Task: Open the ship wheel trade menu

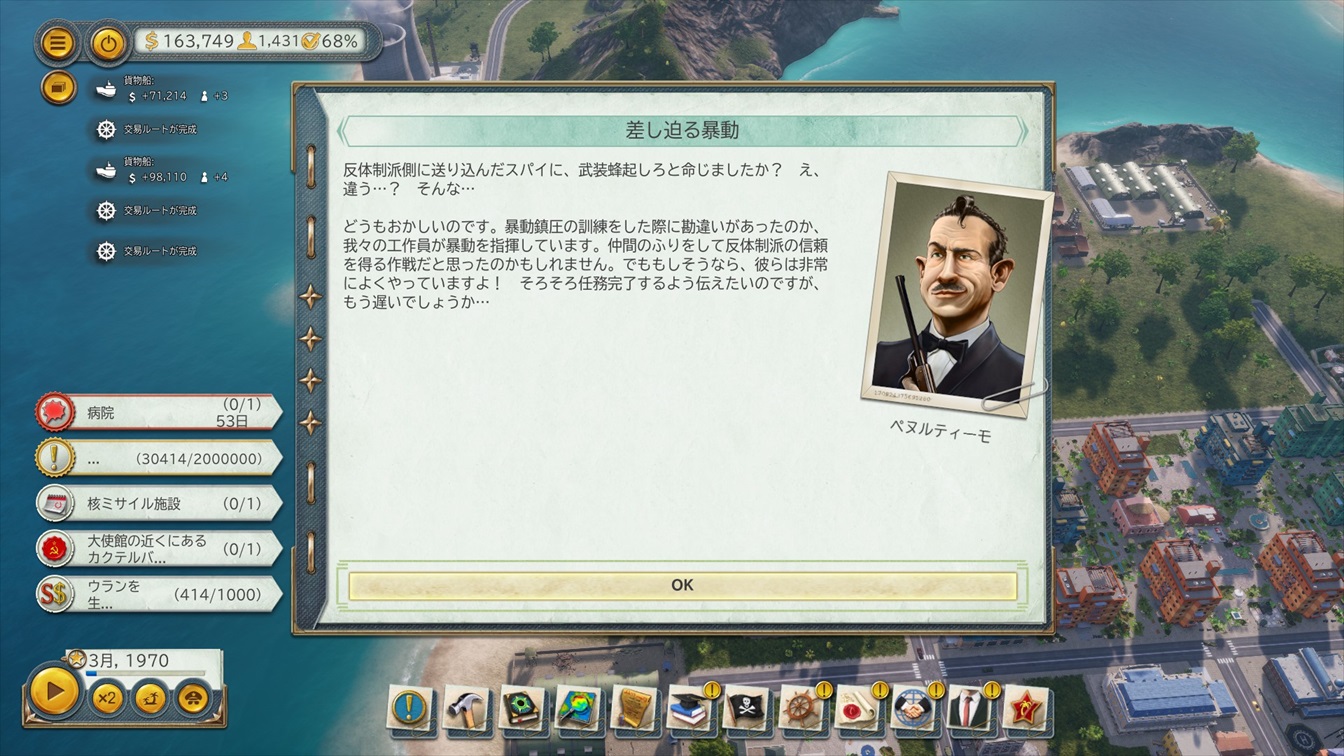Action: (x=800, y=708)
